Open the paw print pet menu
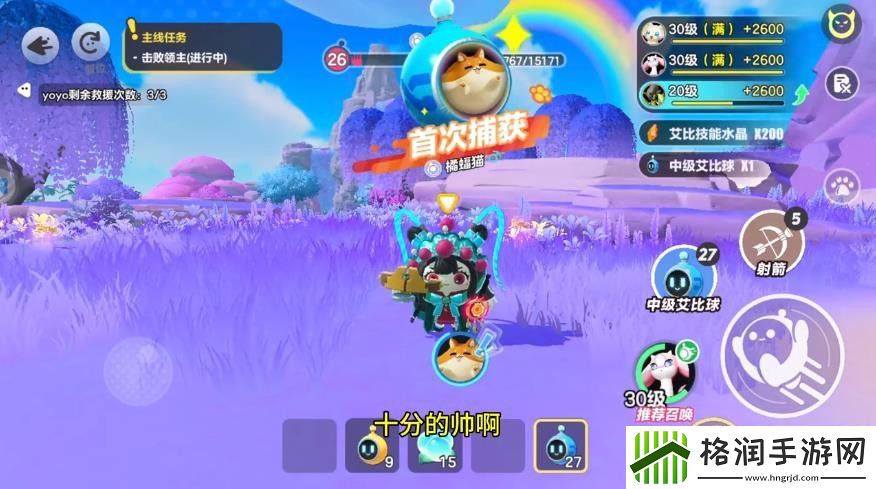The height and width of the screenshot is (489, 876). [842, 185]
